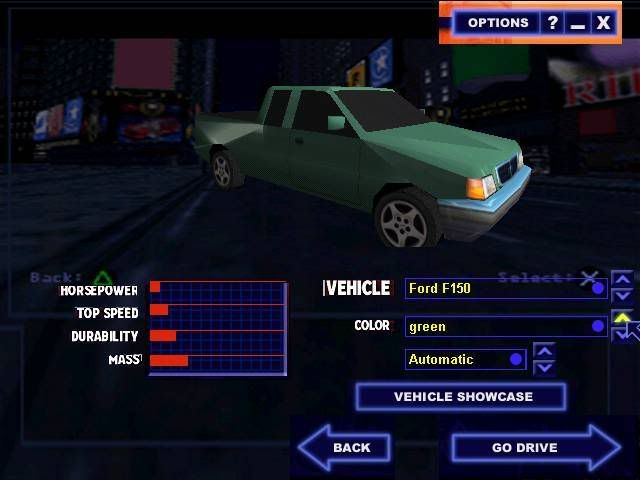Open the Vehicle Showcase
The width and height of the screenshot is (640, 480).
pyautogui.click(x=461, y=397)
